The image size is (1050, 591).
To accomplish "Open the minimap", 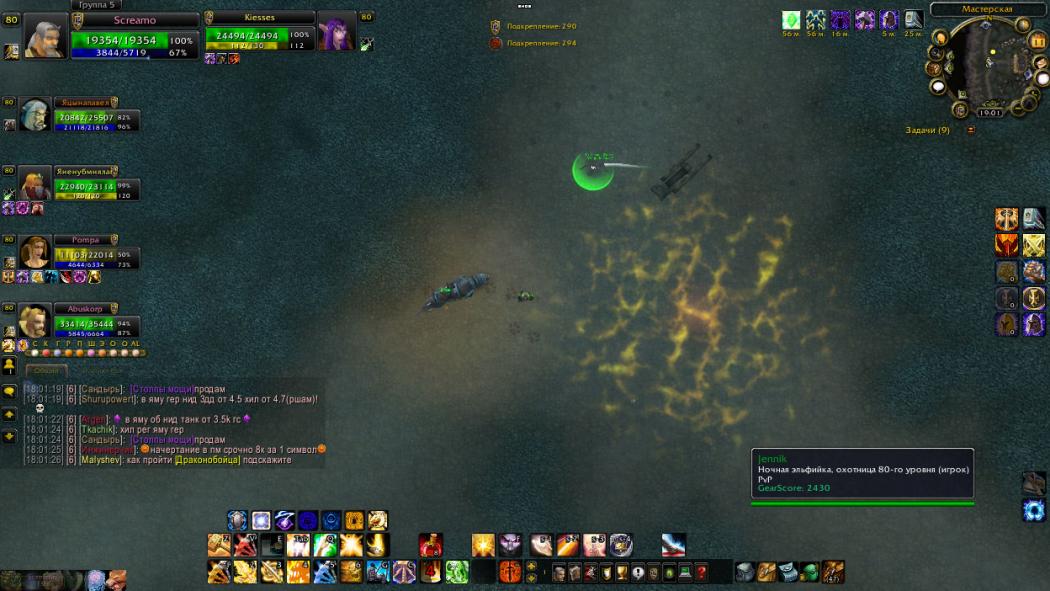I will pos(988,67).
